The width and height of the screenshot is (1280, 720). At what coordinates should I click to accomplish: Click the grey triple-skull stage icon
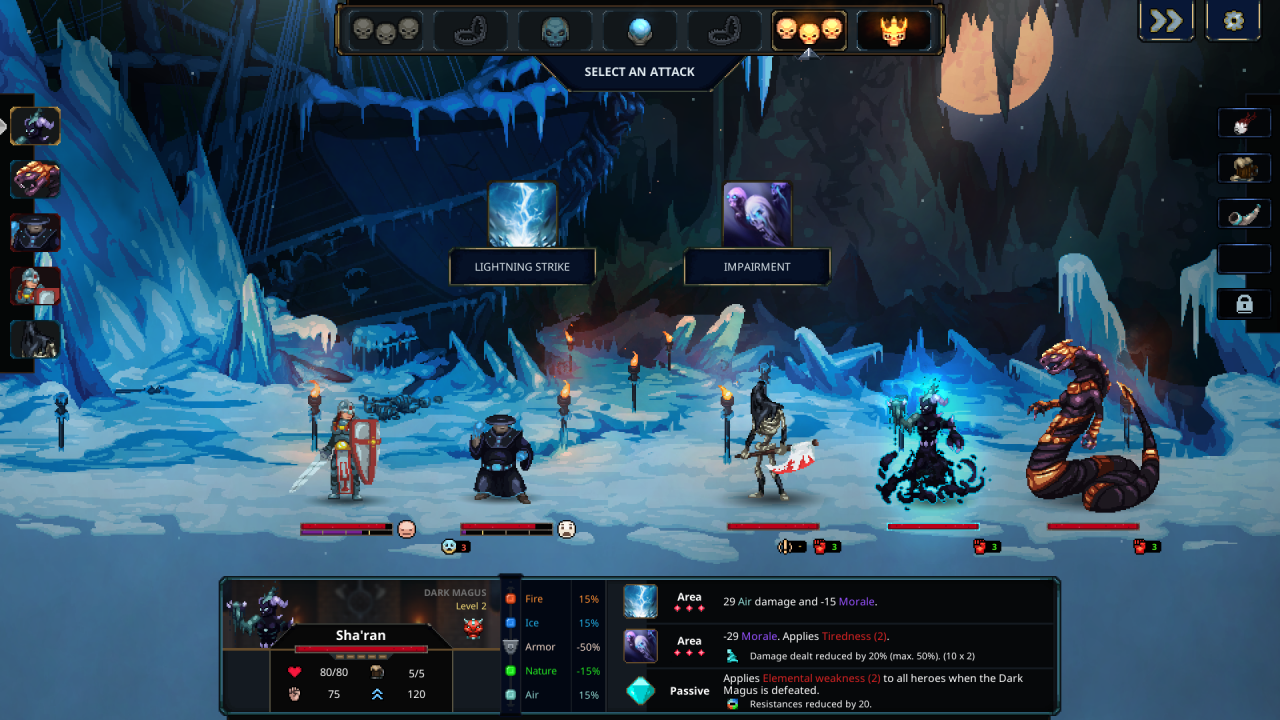tap(385, 31)
